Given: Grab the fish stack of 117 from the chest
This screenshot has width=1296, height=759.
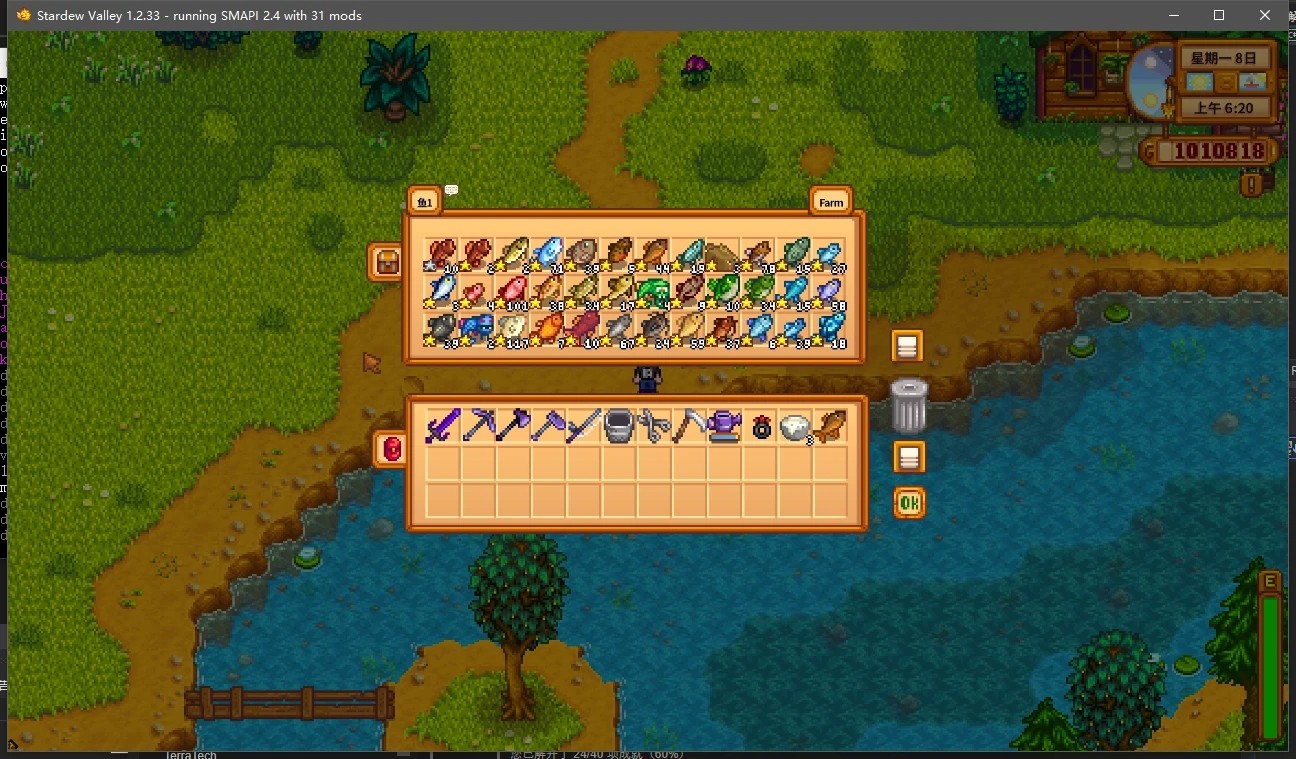Looking at the screenshot, I should [x=513, y=328].
